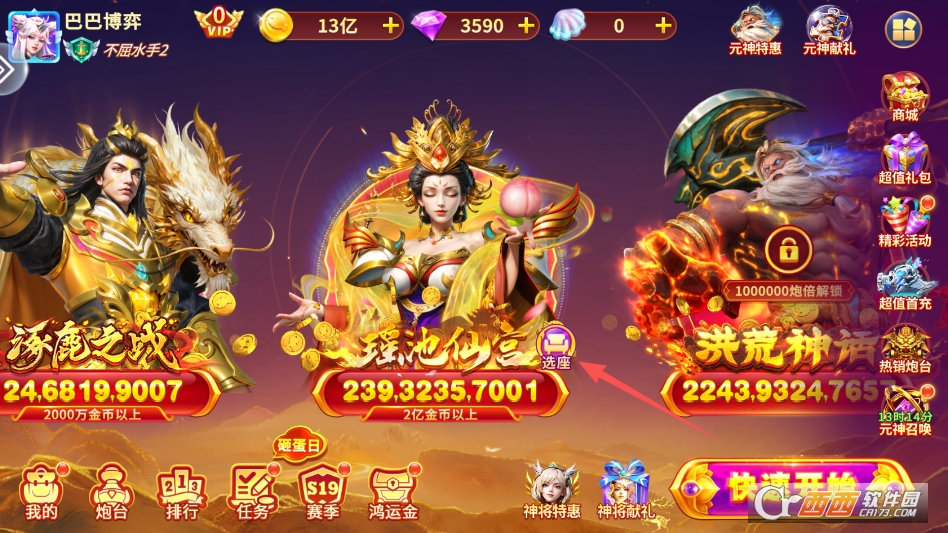Choose a seat with 选座 button
Image resolution: width=948 pixels, height=533 pixels.
tap(556, 349)
